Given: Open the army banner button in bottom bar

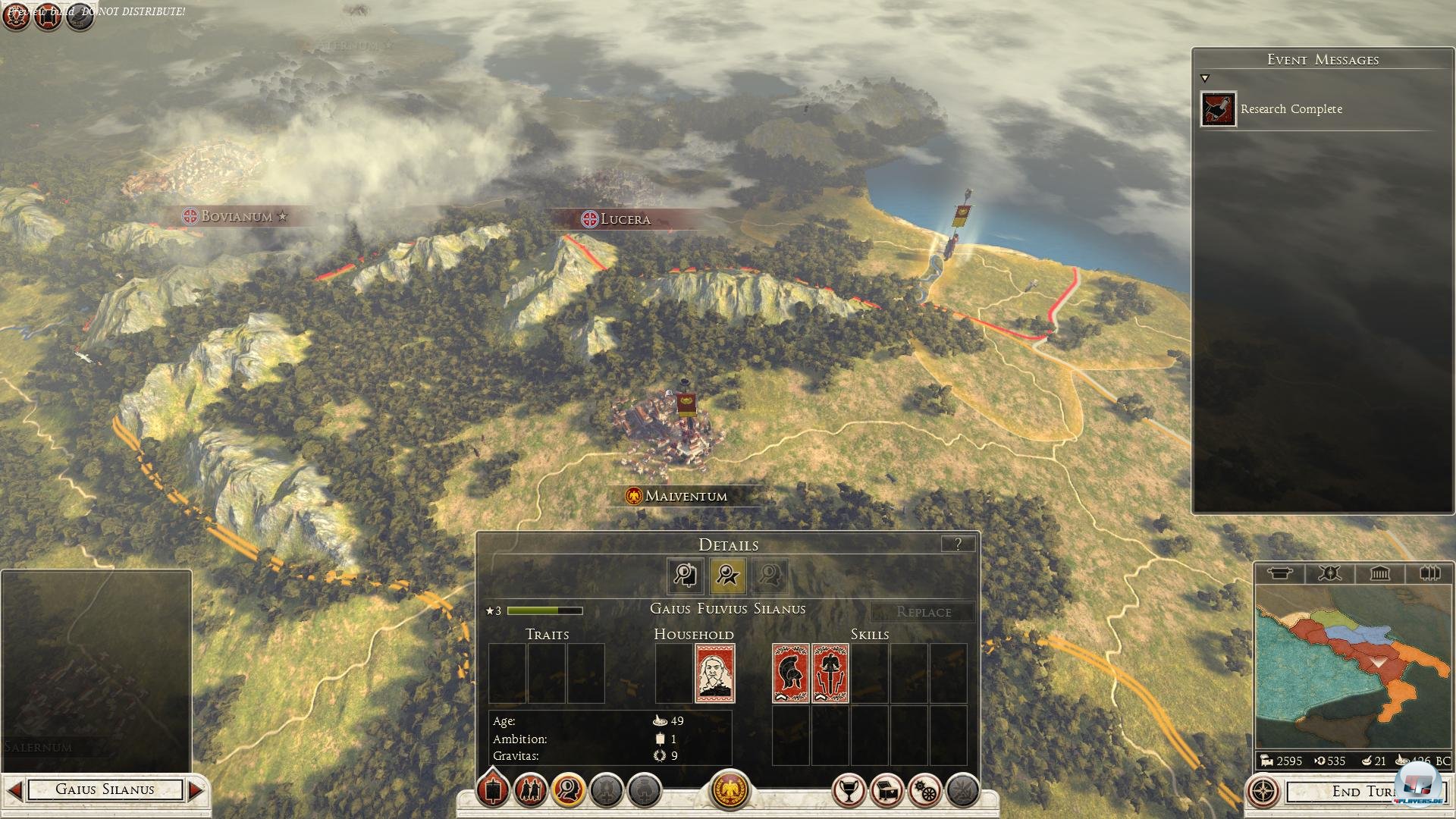Looking at the screenshot, I should pyautogui.click(x=493, y=792).
